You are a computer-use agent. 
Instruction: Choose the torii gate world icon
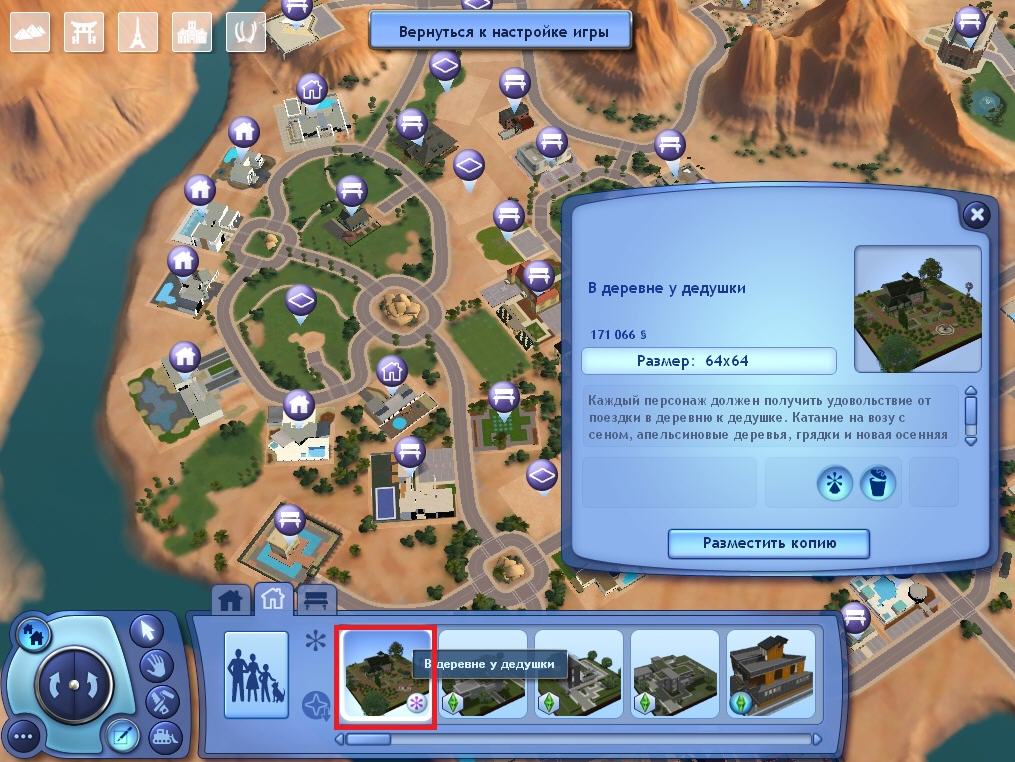tap(84, 32)
